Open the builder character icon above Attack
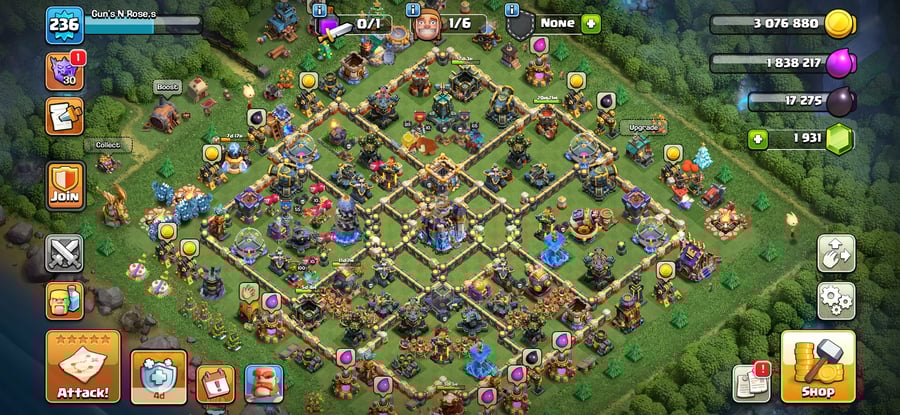 pyautogui.click(x=65, y=300)
